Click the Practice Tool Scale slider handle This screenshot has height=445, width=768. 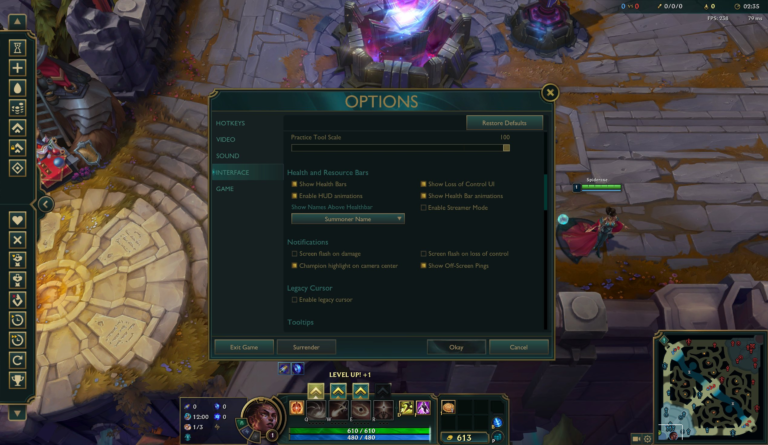point(506,147)
